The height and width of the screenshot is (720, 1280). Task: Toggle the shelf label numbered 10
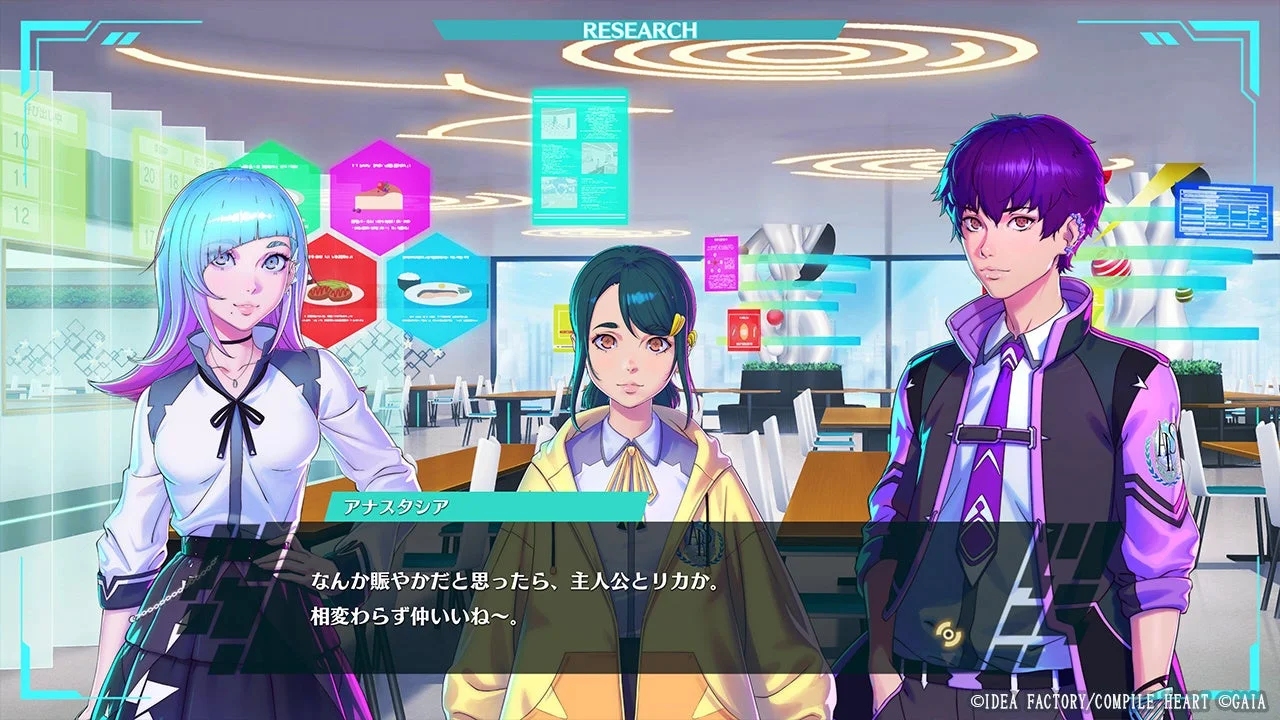click(22, 140)
